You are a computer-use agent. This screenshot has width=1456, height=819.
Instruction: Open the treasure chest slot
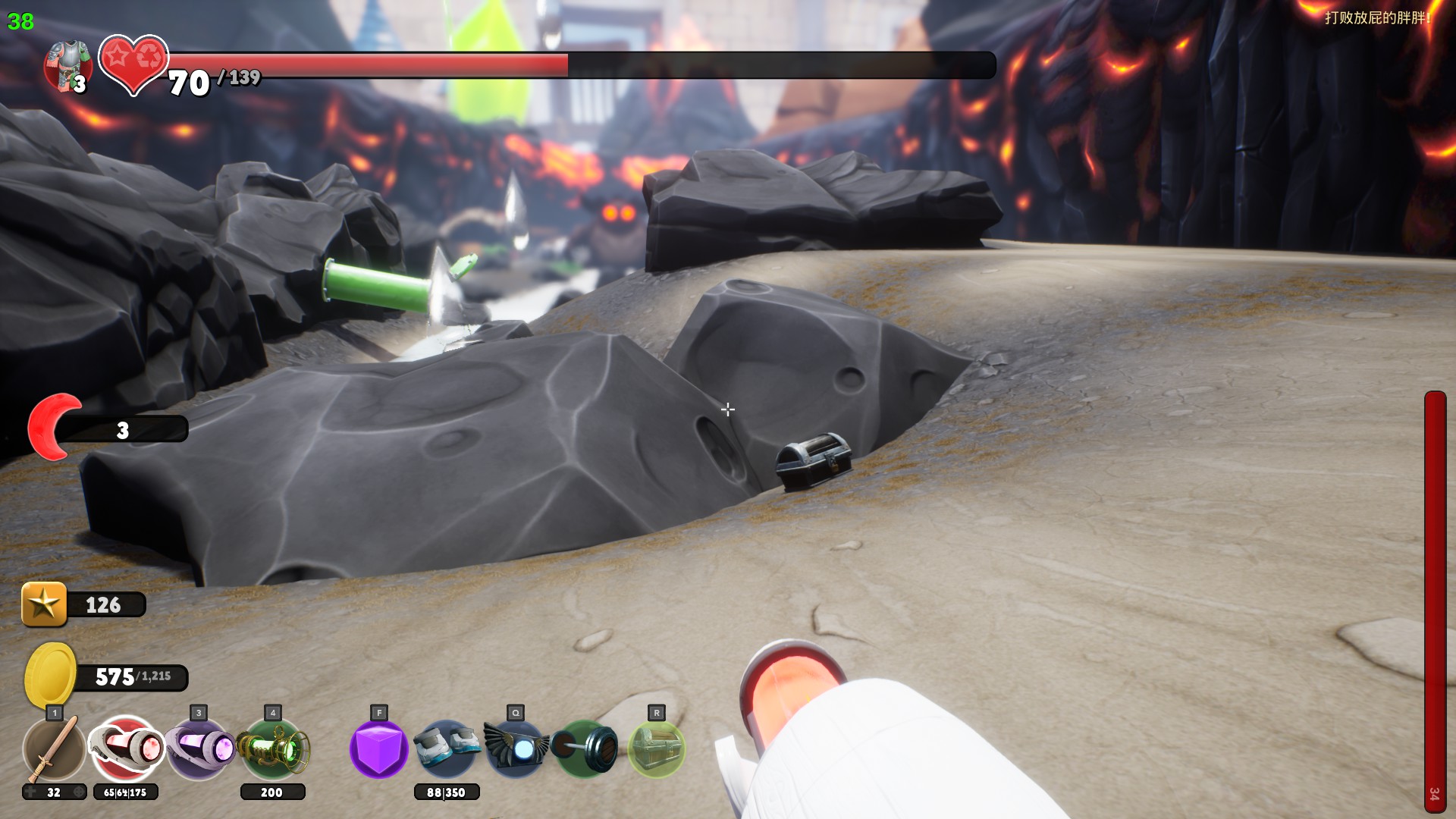click(x=657, y=749)
